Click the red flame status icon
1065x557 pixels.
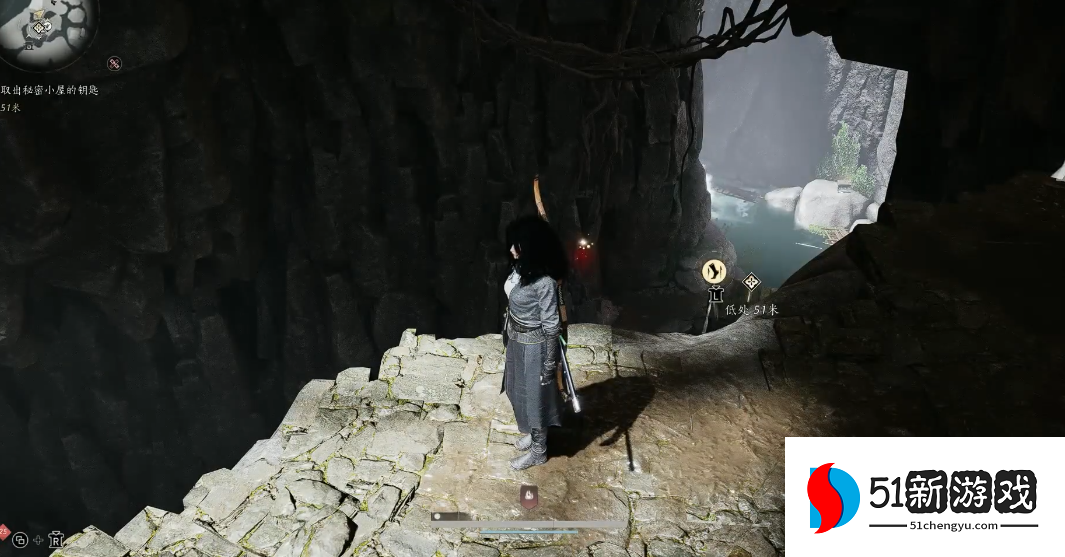click(x=527, y=493)
